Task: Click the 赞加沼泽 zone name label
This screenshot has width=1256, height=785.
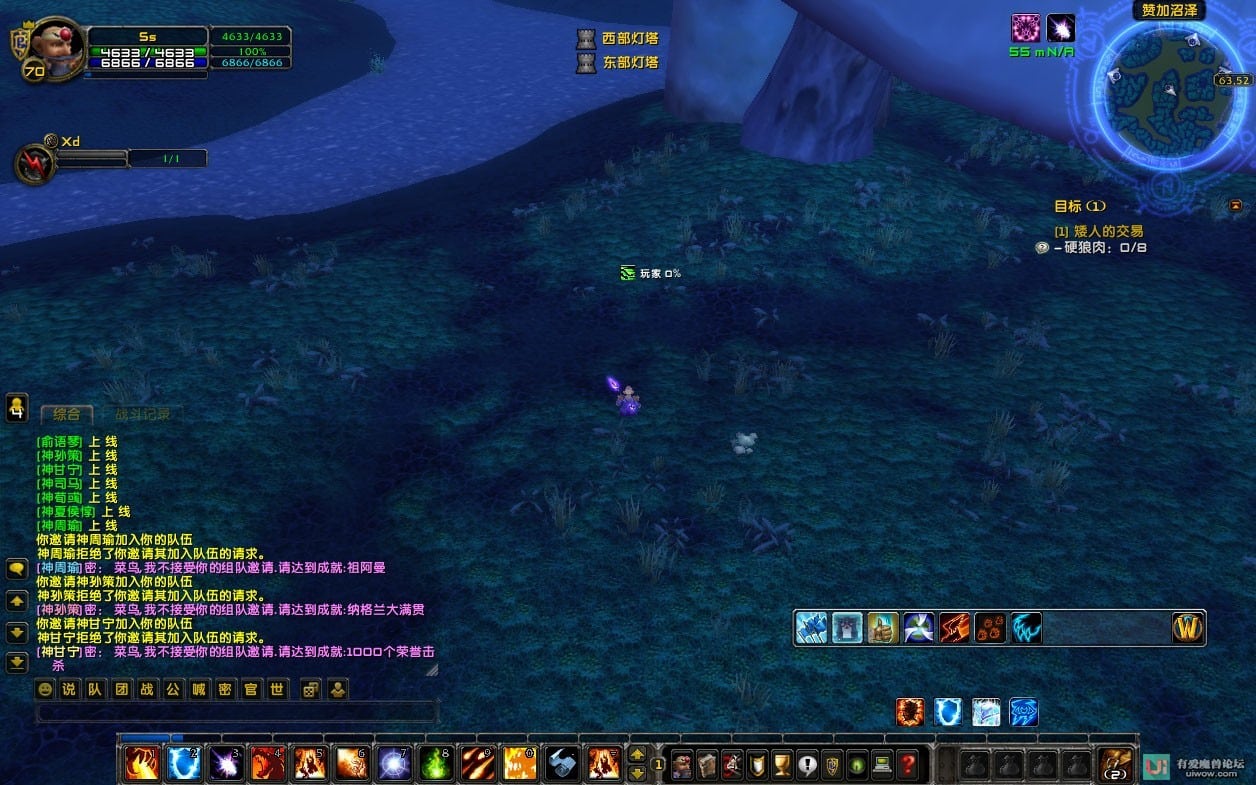Action: coord(1169,11)
